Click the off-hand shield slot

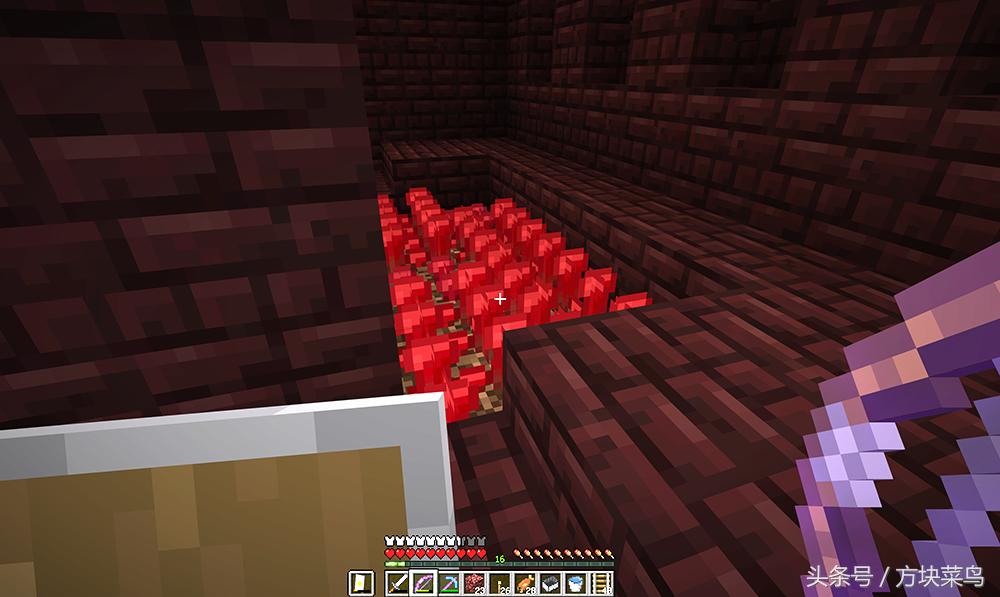[361, 583]
